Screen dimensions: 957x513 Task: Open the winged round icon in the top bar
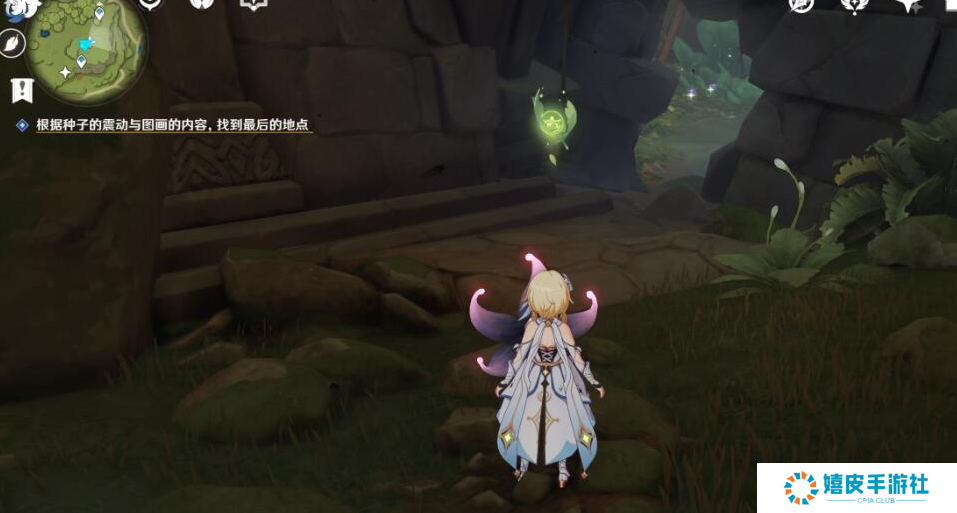[203, 4]
